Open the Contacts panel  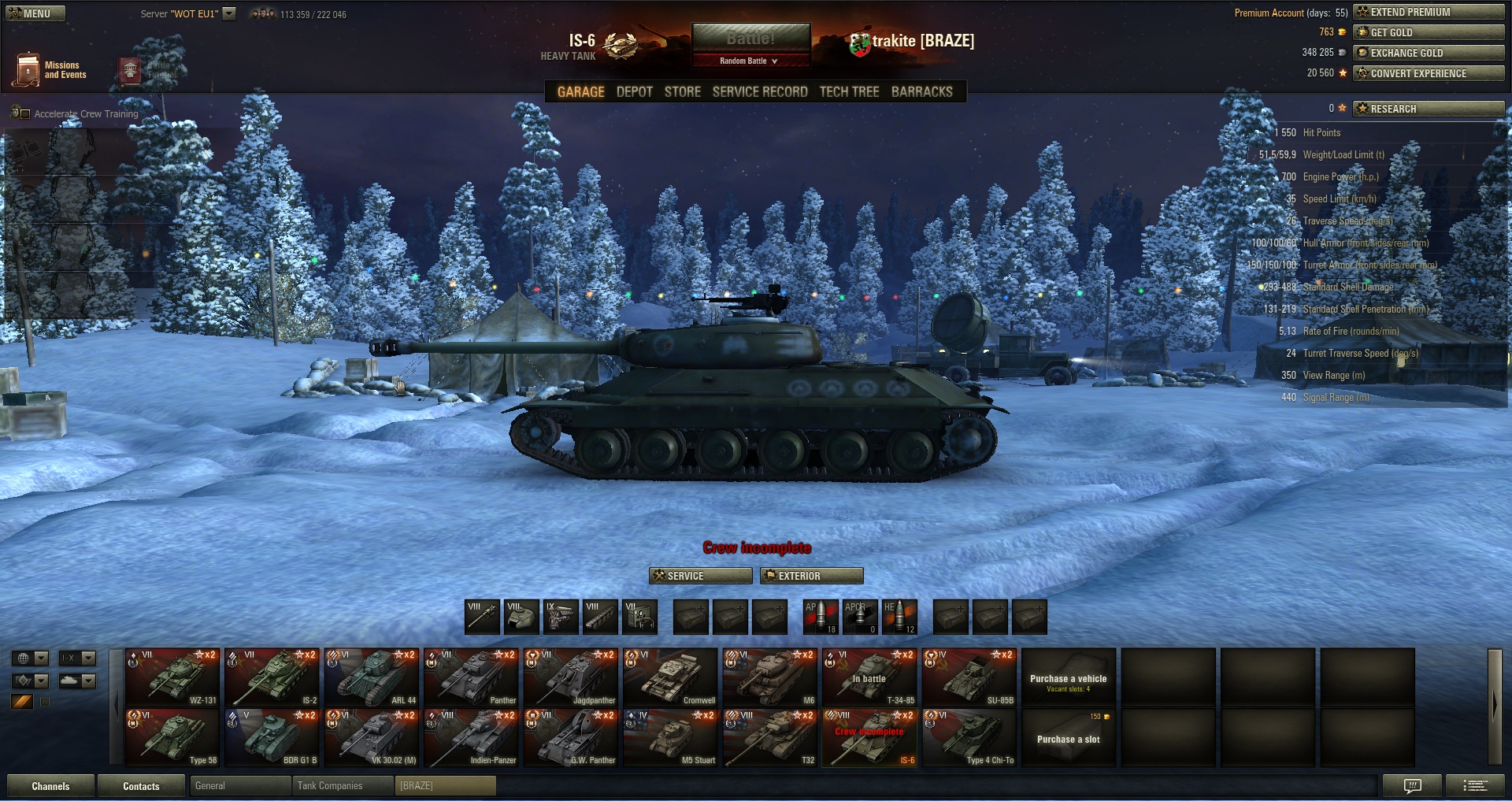click(141, 786)
